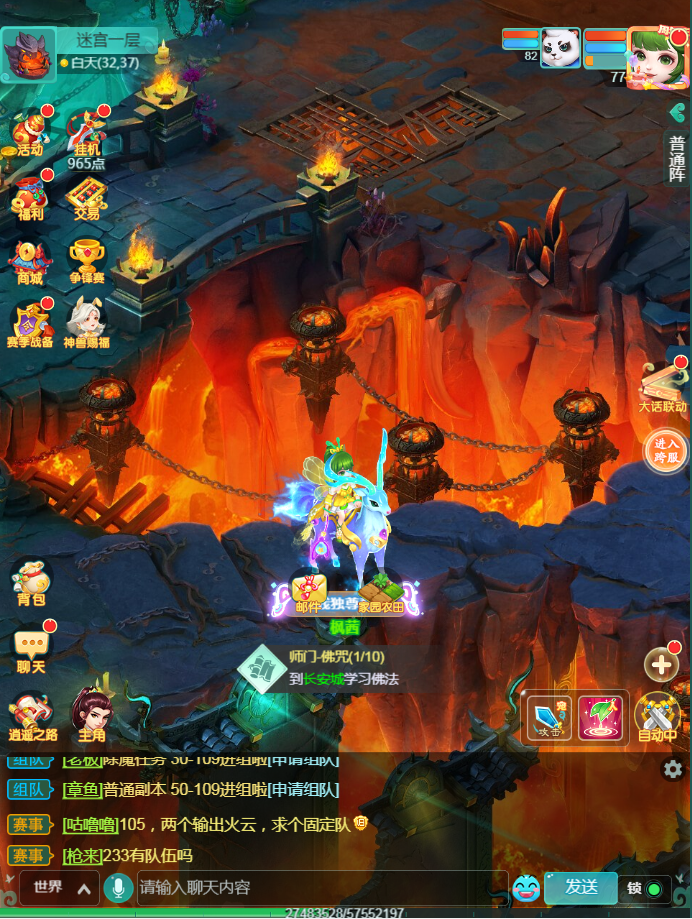
Task: Open the 挂机 auto-farm icon
Action: [x=85, y=134]
